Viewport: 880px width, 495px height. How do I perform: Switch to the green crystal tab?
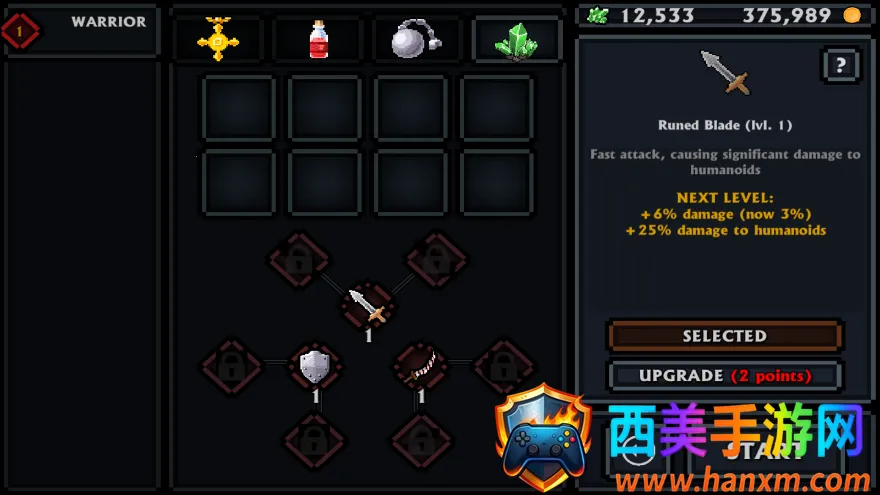click(516, 39)
